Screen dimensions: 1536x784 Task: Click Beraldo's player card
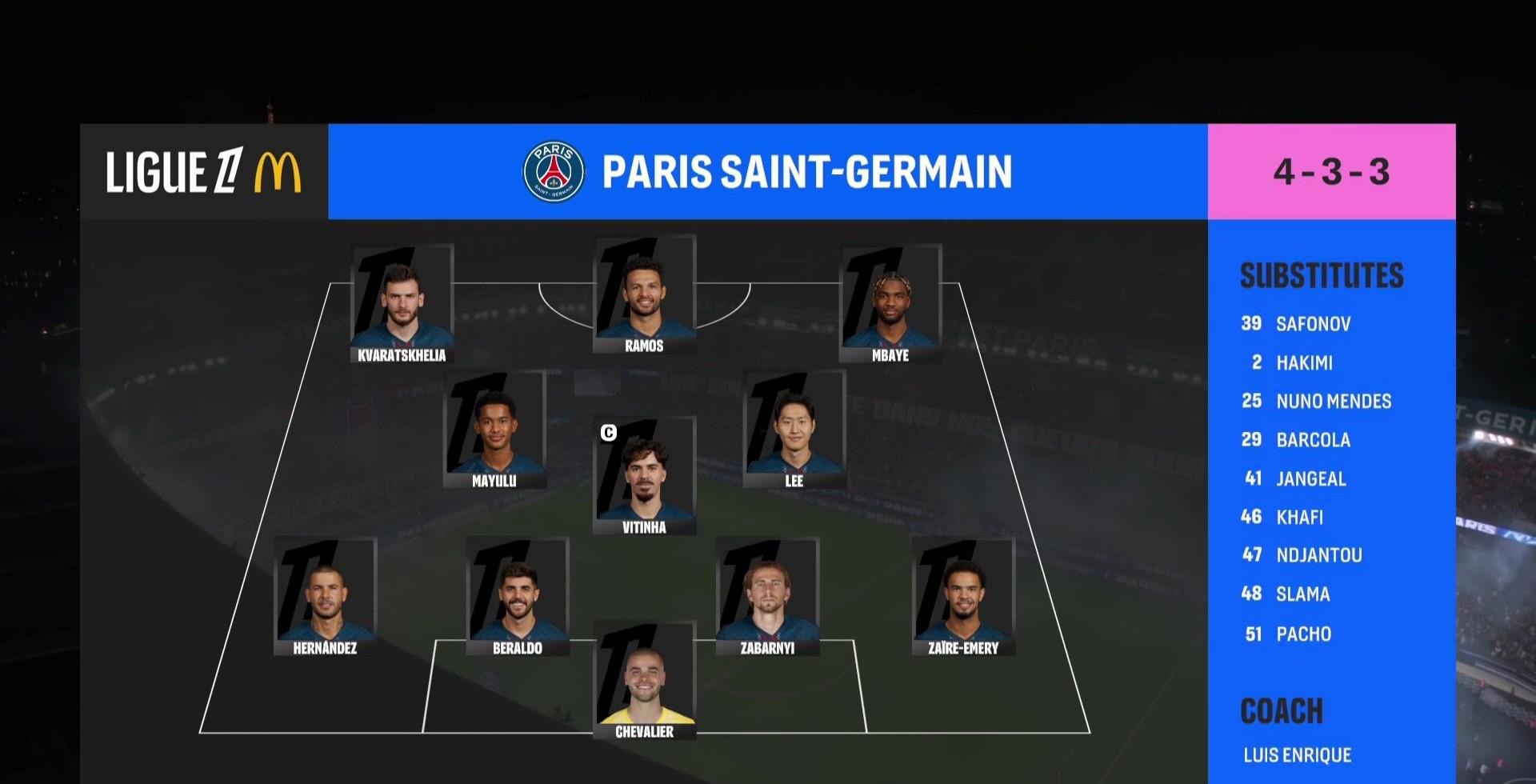(x=518, y=597)
